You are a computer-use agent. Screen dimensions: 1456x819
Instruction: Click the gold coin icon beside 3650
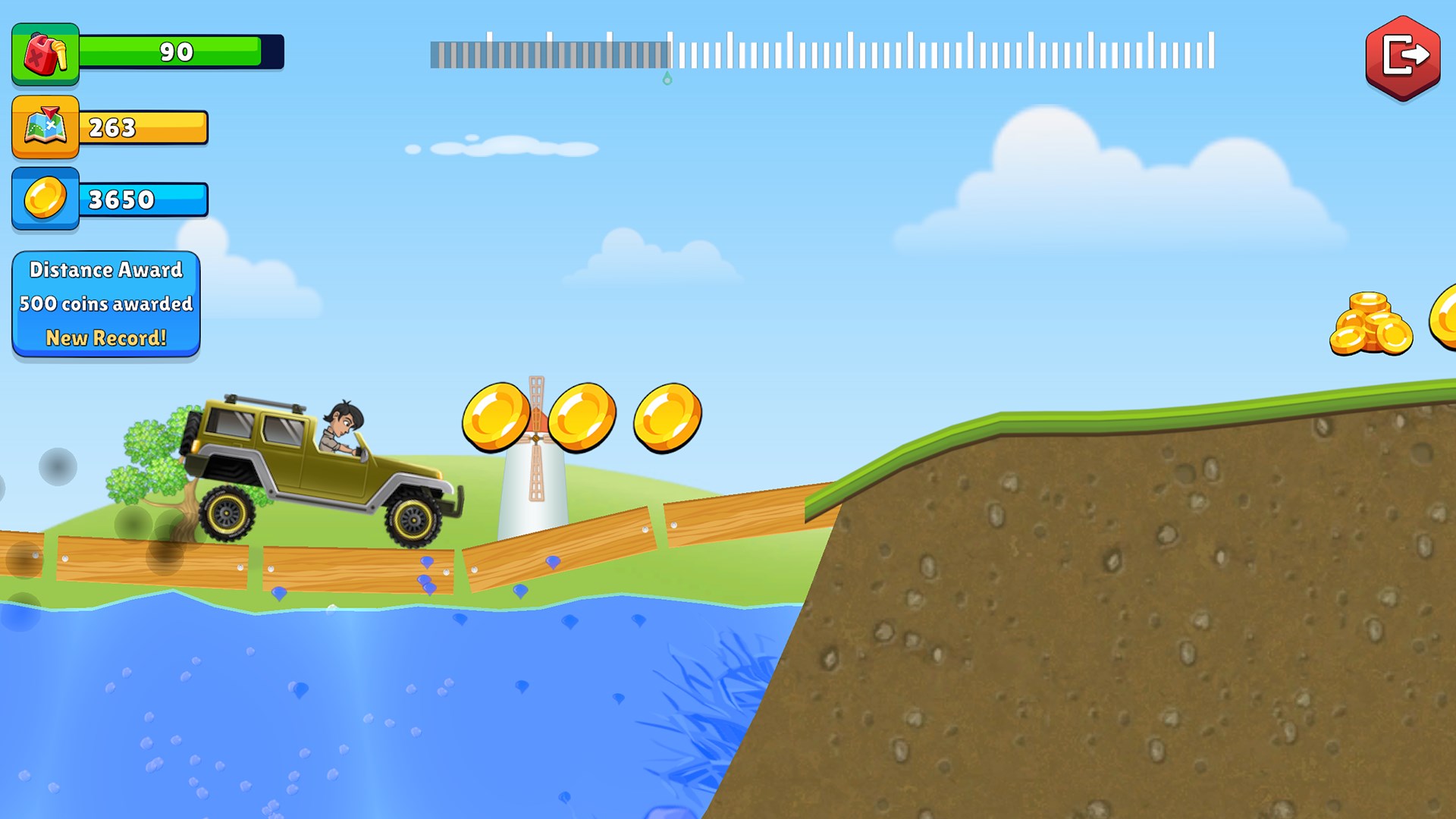[44, 199]
